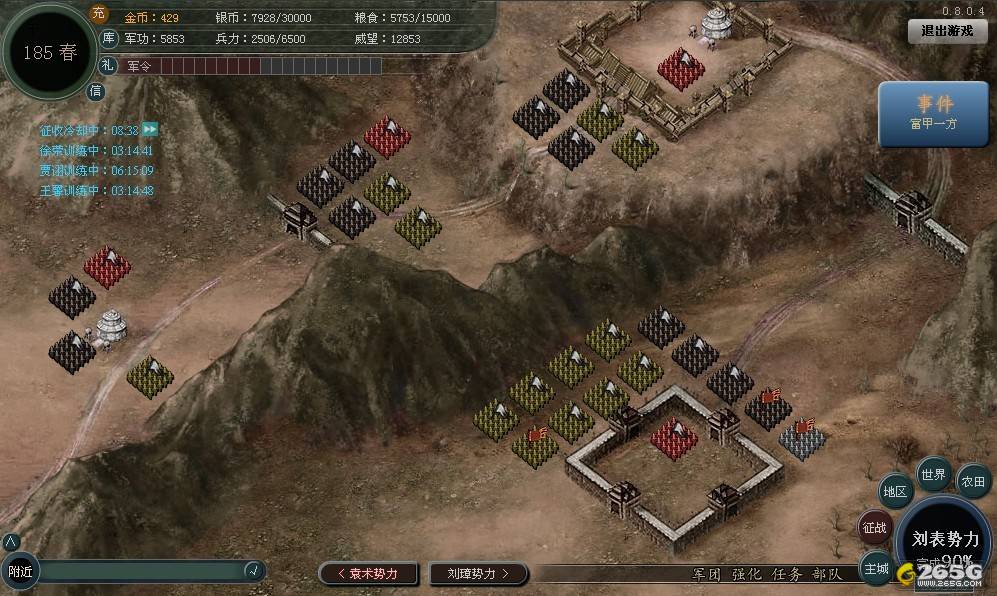This screenshot has height=596, width=997.
Task: Click the 附近 nearby chat channel button
Action: (x=20, y=572)
